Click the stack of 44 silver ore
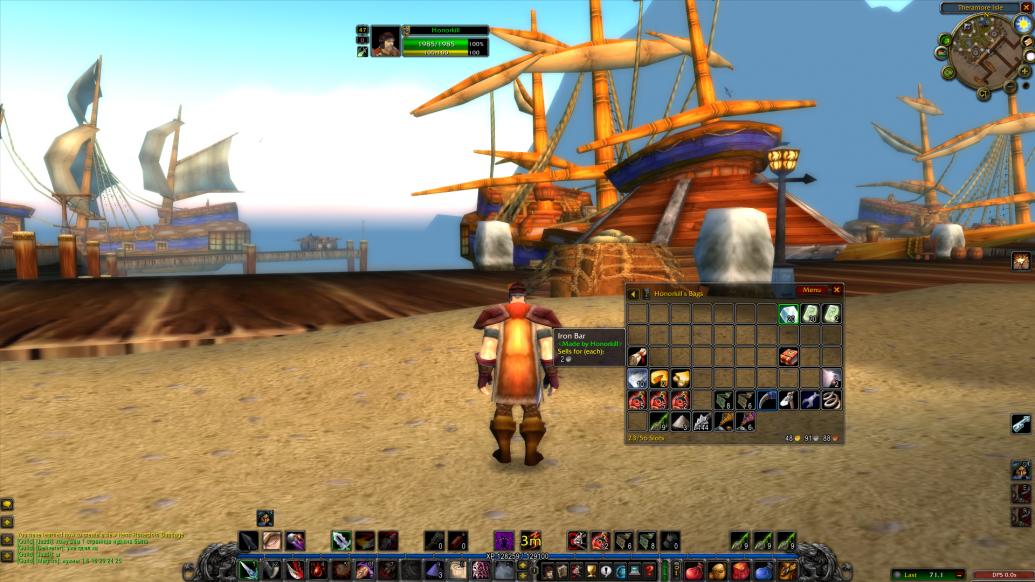 point(701,422)
